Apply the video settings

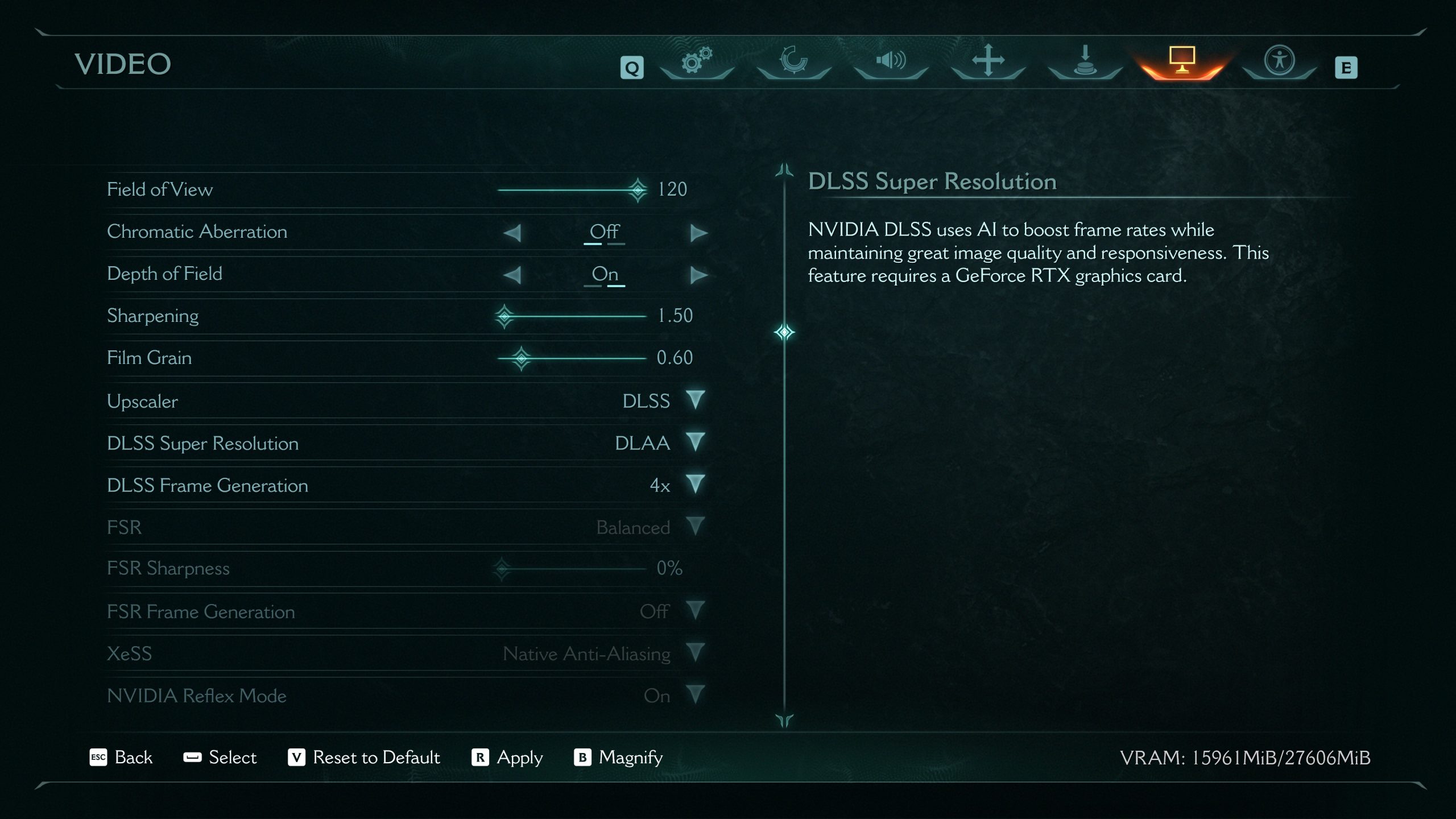click(x=507, y=758)
